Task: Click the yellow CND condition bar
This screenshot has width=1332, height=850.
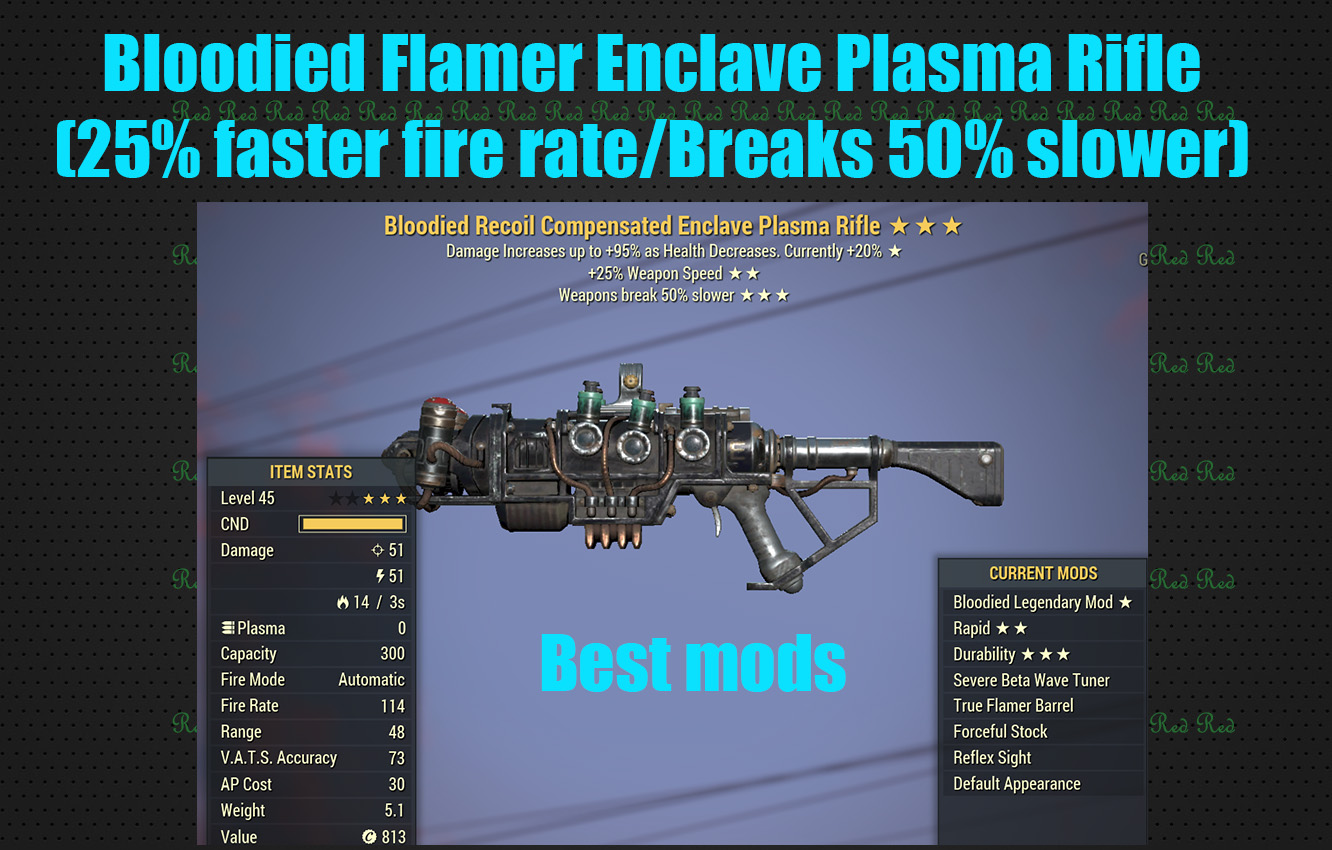Action: point(351,523)
